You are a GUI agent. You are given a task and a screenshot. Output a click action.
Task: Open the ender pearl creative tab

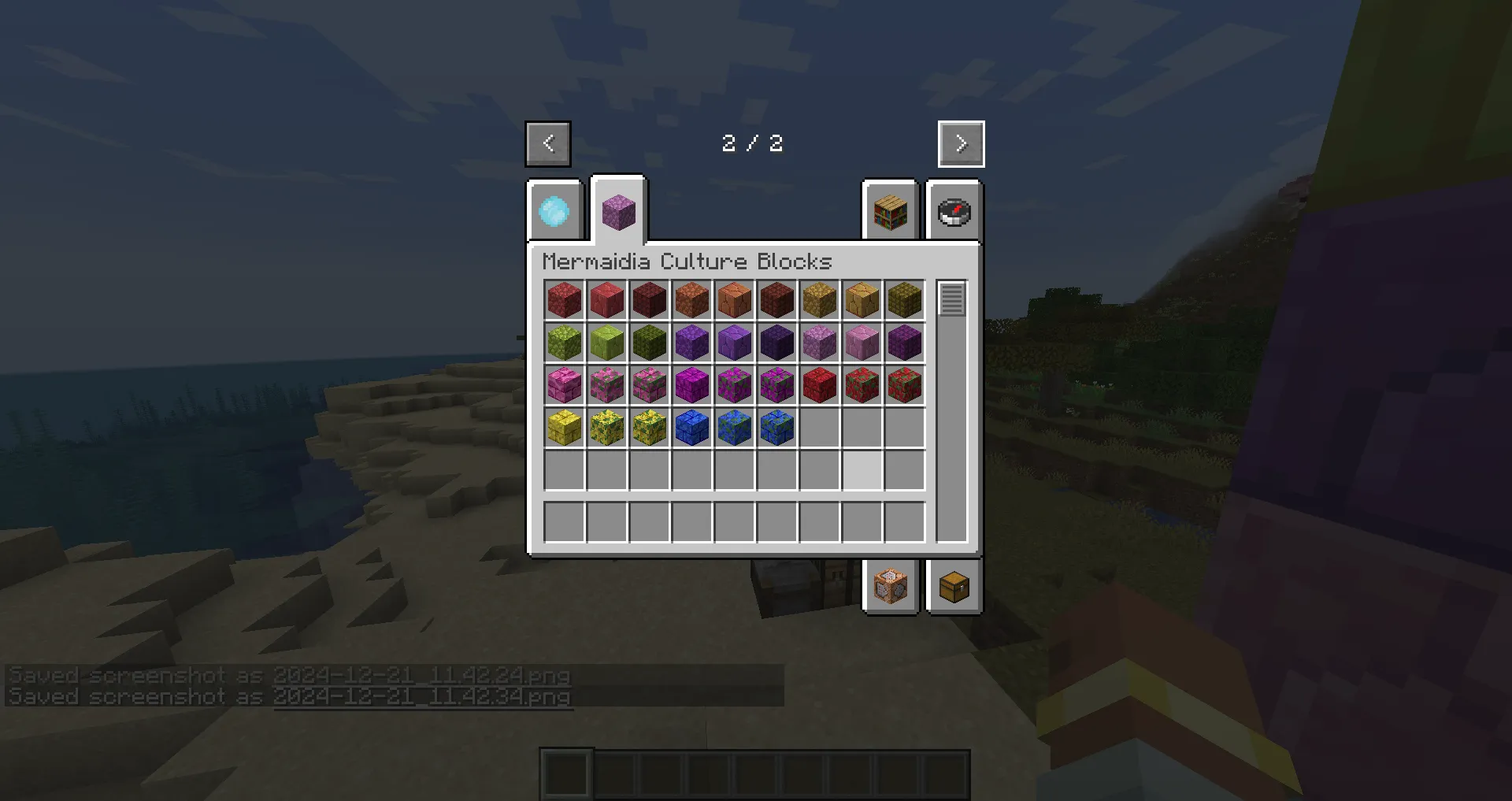554,213
